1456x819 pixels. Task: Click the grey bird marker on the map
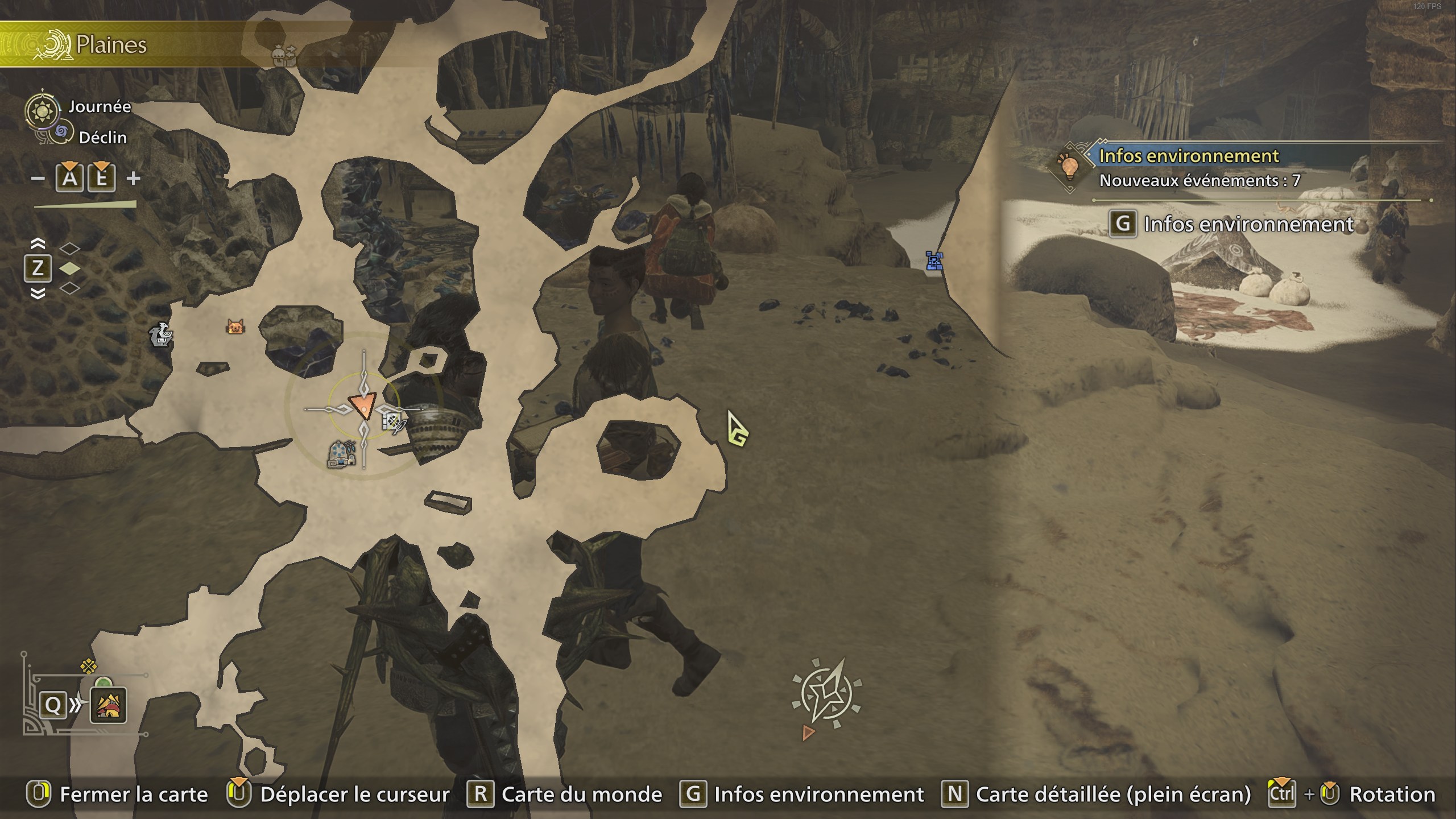pos(161,336)
